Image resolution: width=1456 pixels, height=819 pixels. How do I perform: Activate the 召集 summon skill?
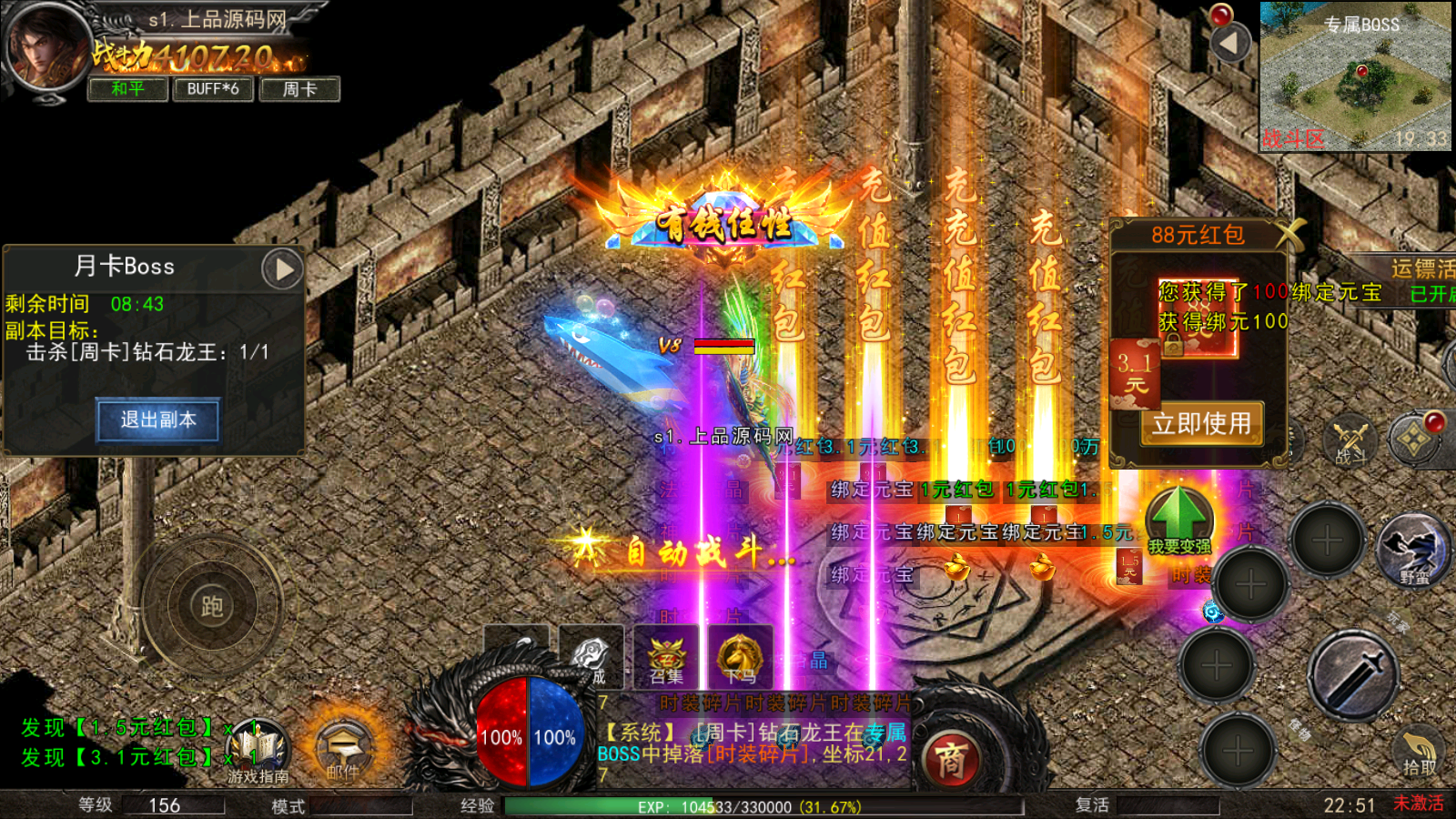(x=666, y=657)
